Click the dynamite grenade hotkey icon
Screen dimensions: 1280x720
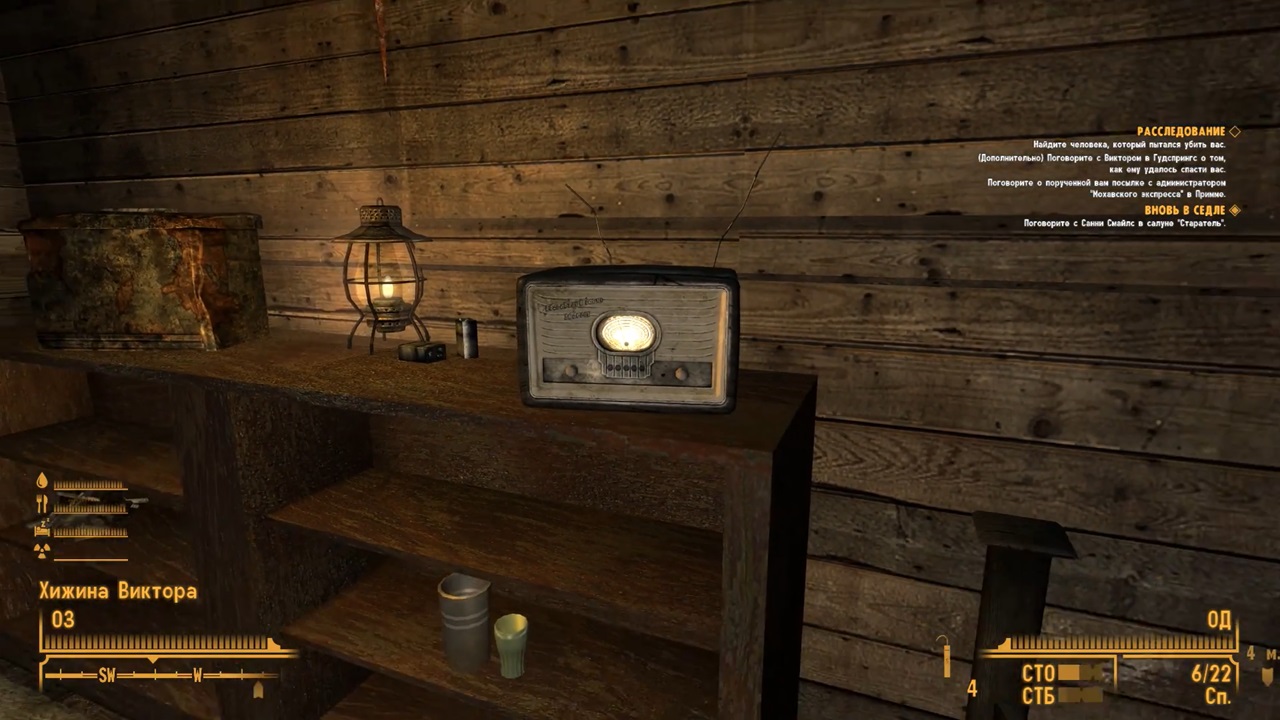click(x=946, y=656)
